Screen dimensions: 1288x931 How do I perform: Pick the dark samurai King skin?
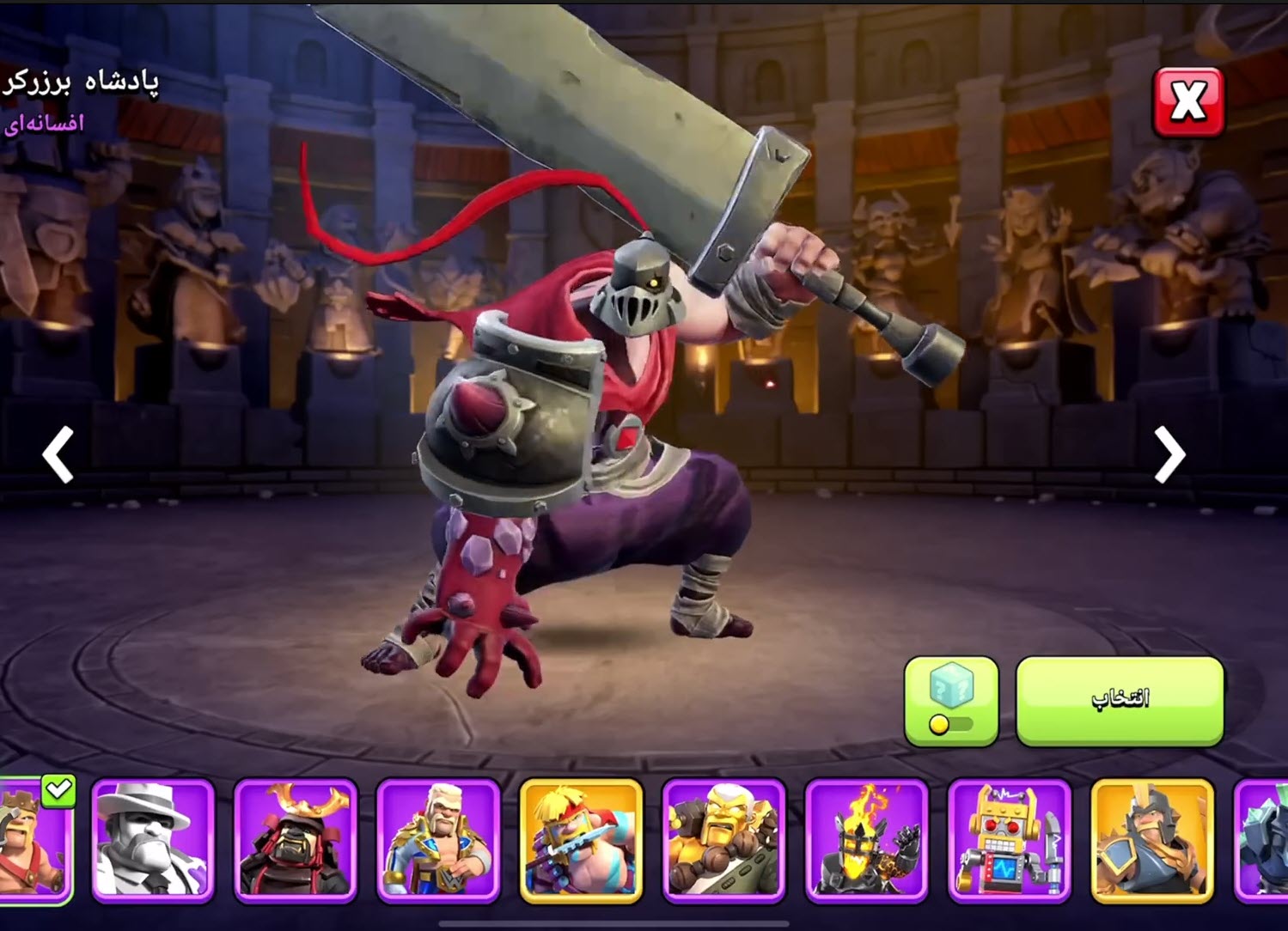[x=296, y=840]
